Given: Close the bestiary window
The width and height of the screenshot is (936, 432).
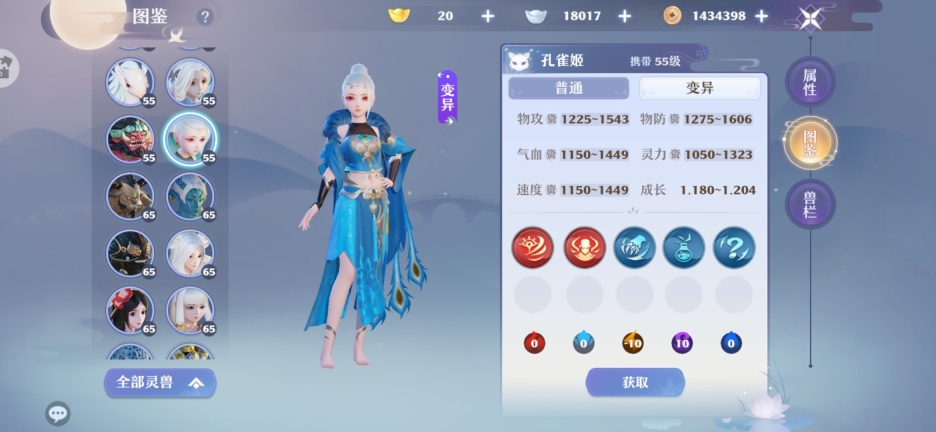Looking at the screenshot, I should tap(812, 17).
